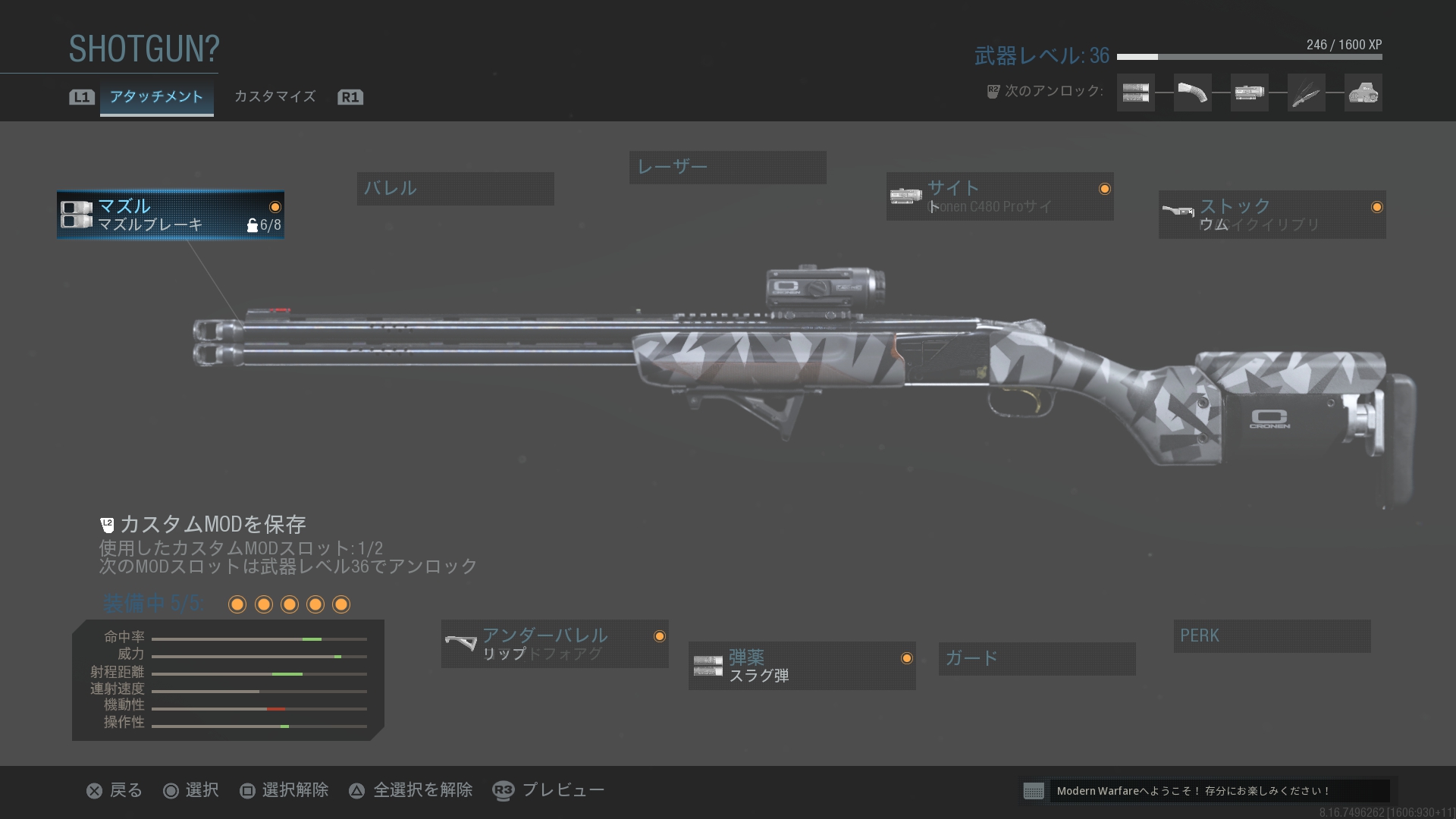
Task: View the stock unlock reward icon
Action: pyautogui.click(x=1192, y=93)
